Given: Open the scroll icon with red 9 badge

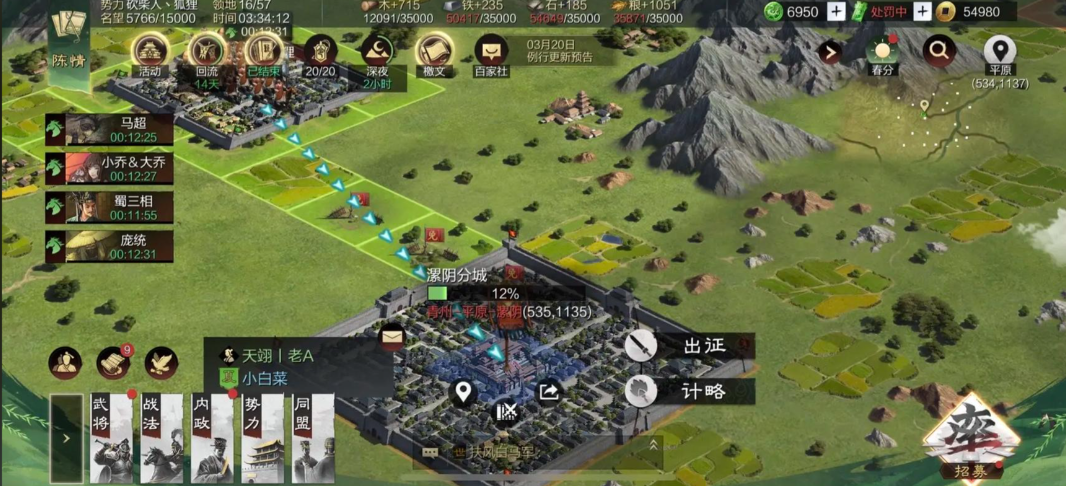Looking at the screenshot, I should pyautogui.click(x=113, y=363).
